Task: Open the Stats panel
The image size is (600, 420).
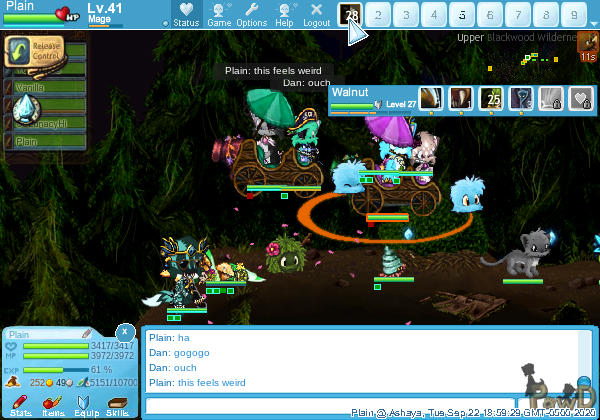Action: 20,404
